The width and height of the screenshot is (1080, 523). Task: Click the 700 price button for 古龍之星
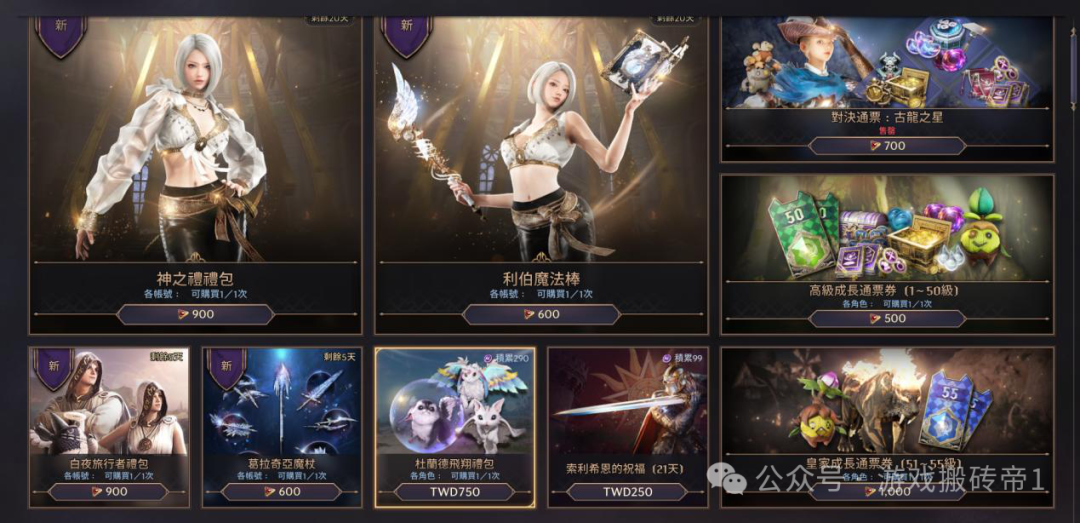887,146
